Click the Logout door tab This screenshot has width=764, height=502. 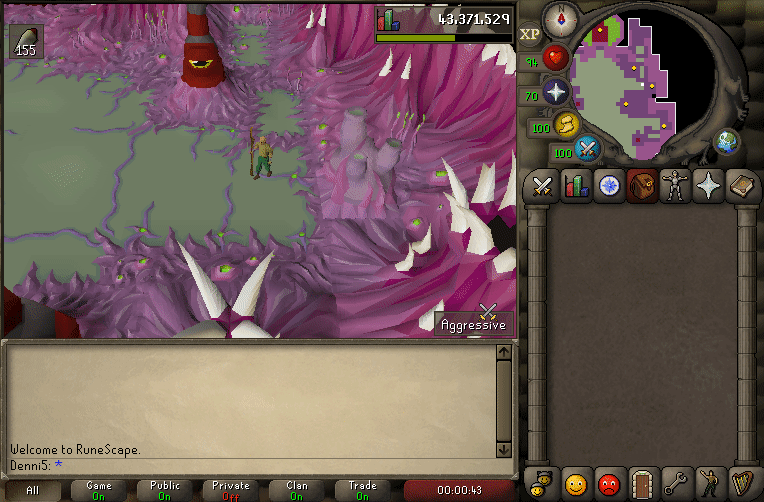click(641, 484)
